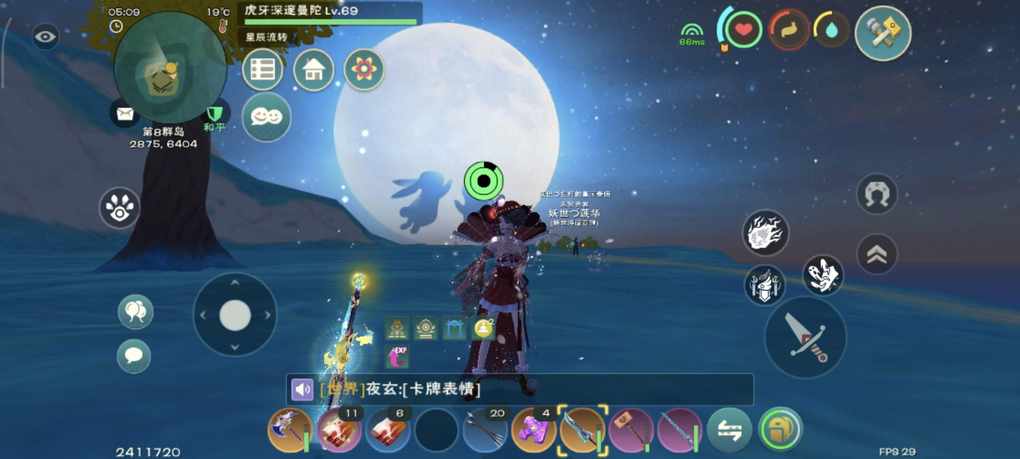Open the circular minimap

click(168, 68)
